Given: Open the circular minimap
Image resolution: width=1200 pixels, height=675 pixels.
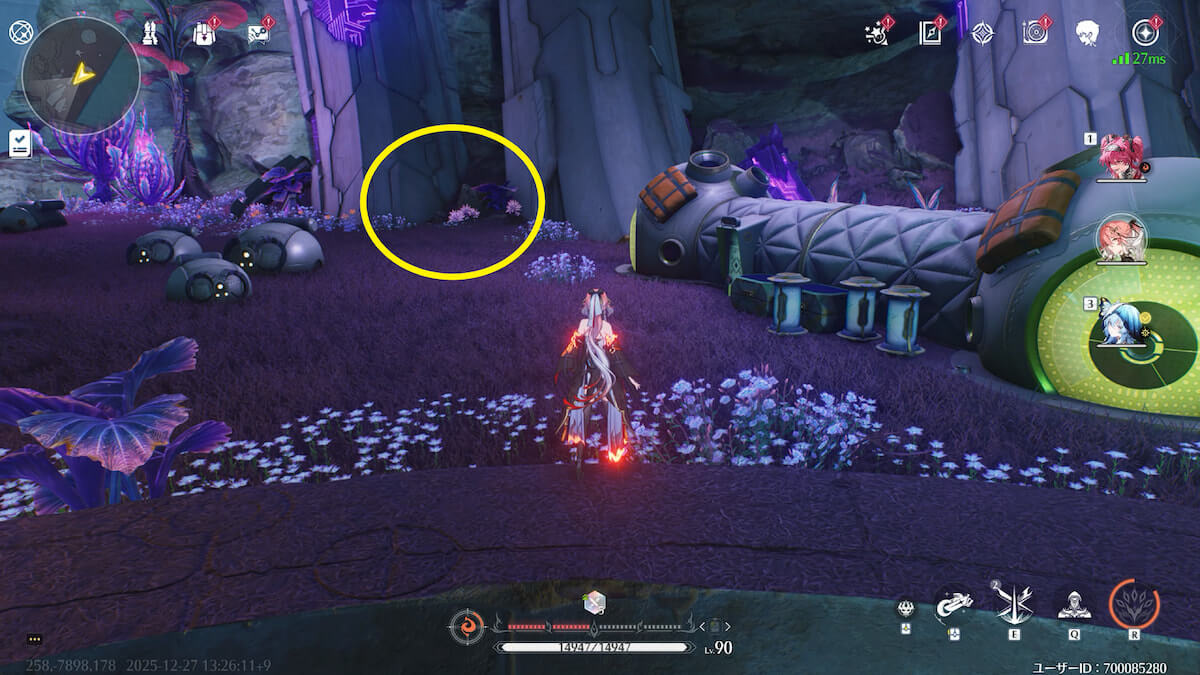Looking at the screenshot, I should tap(80, 75).
